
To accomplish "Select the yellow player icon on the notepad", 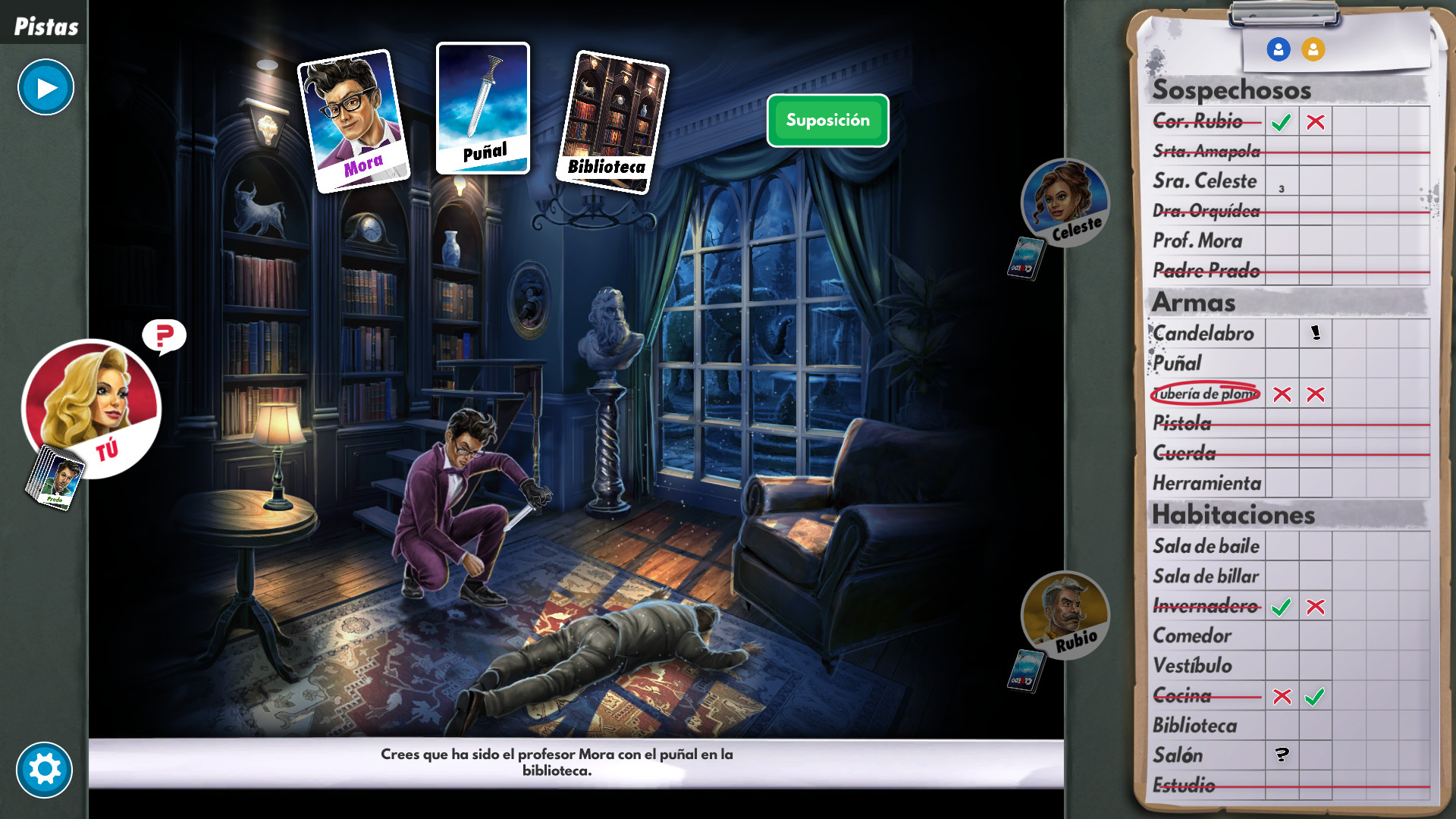I will (x=1313, y=49).
